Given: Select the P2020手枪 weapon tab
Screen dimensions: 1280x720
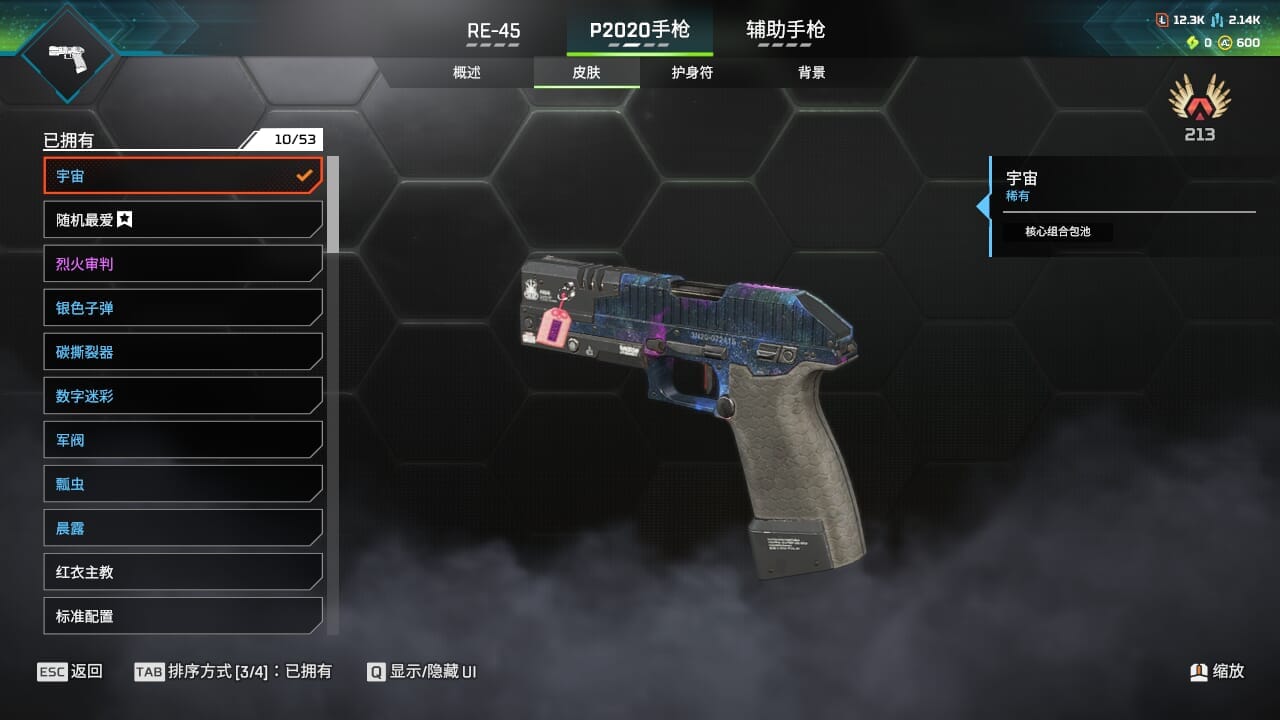Looking at the screenshot, I should coord(639,30).
